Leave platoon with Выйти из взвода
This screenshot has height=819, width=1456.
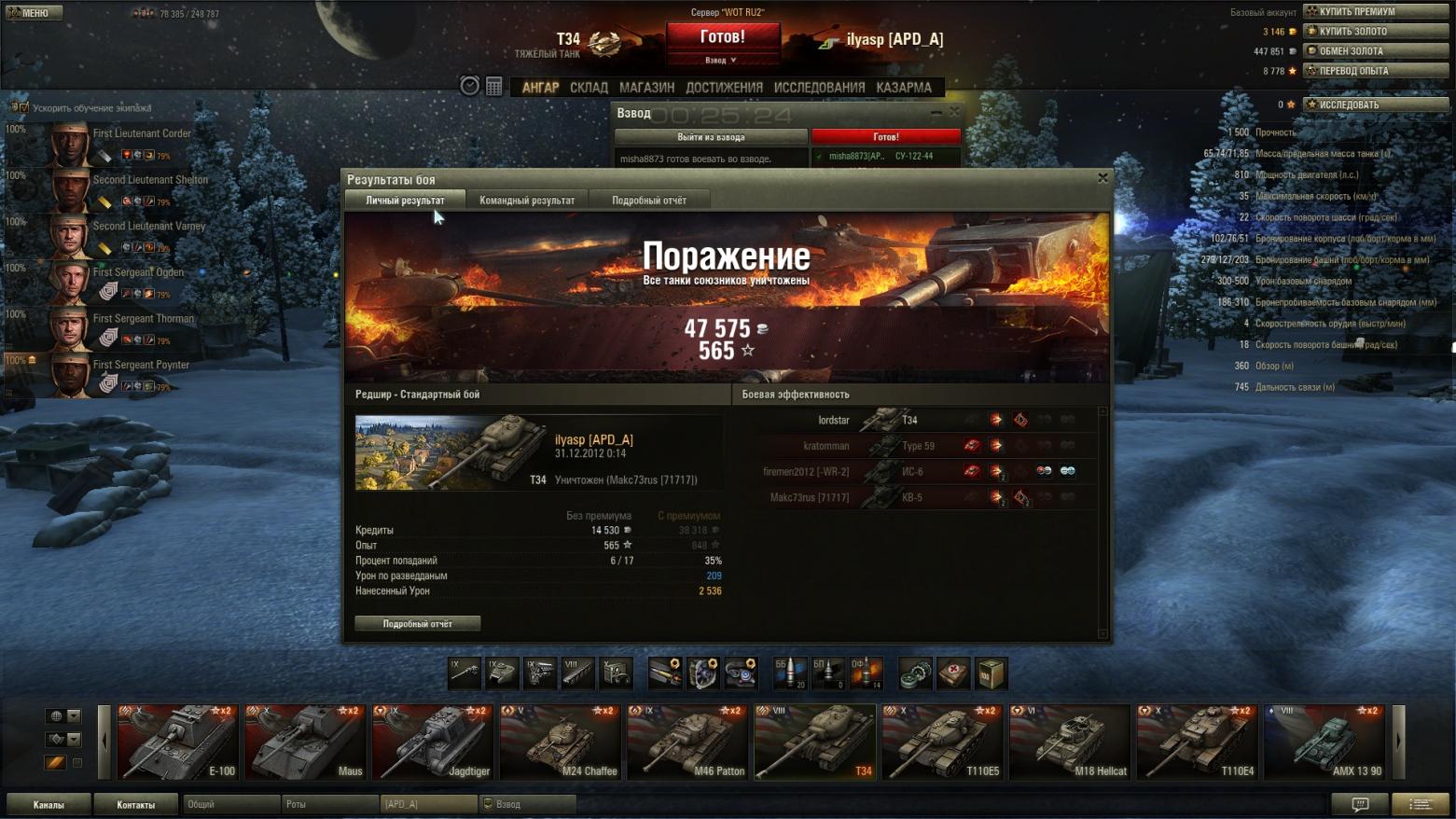point(711,136)
